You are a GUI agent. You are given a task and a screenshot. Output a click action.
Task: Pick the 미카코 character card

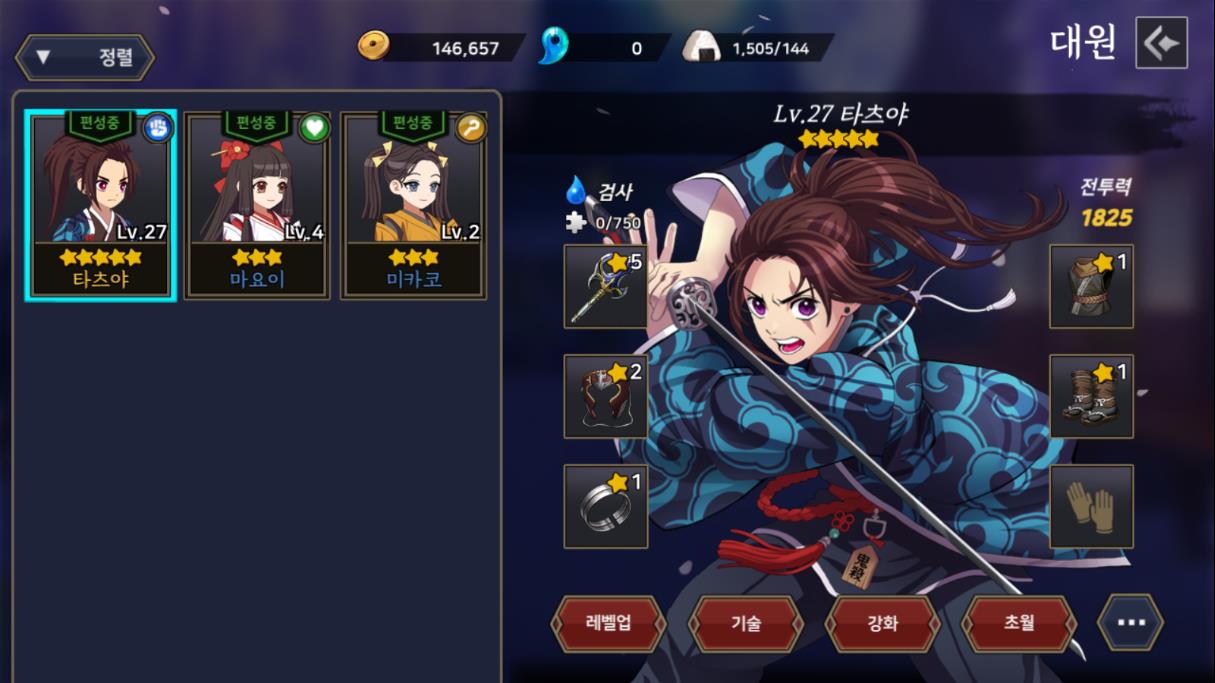pyautogui.click(x=413, y=205)
